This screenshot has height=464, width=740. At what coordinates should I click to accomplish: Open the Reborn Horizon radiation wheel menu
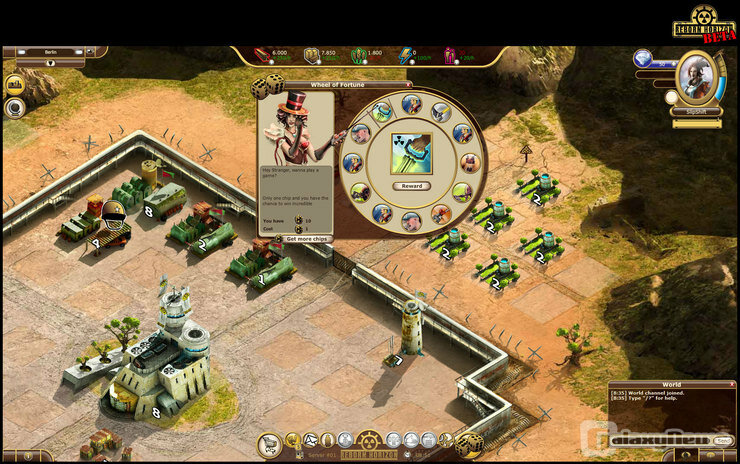pos(370,441)
